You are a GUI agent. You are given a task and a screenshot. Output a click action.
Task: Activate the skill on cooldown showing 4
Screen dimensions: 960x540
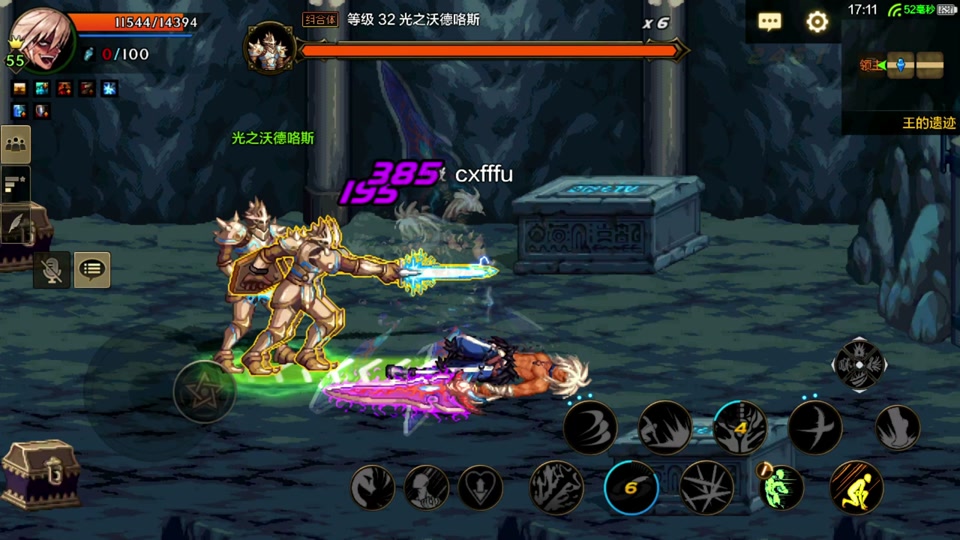pyautogui.click(x=740, y=428)
